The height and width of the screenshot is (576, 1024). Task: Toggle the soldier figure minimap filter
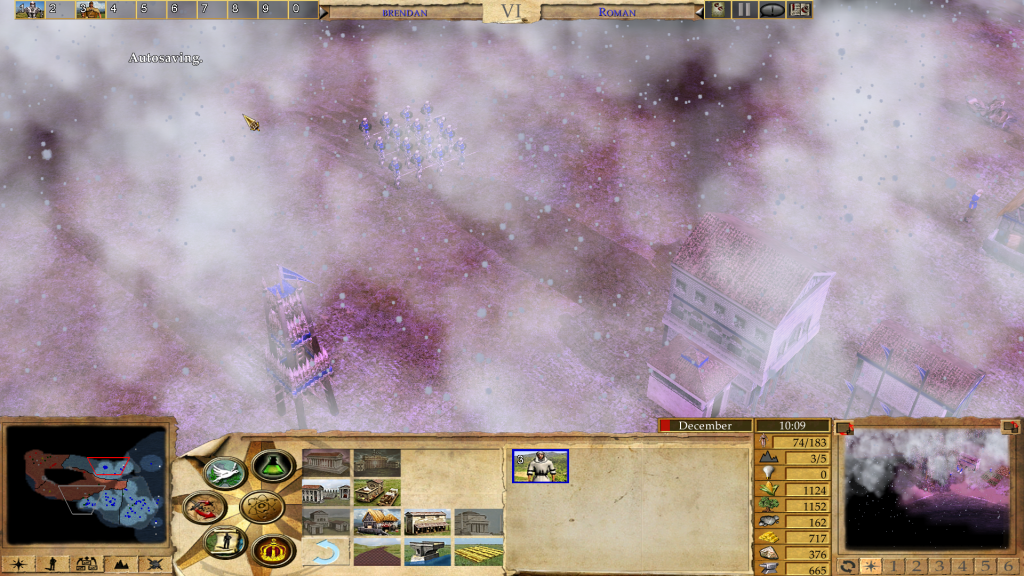pos(52,564)
